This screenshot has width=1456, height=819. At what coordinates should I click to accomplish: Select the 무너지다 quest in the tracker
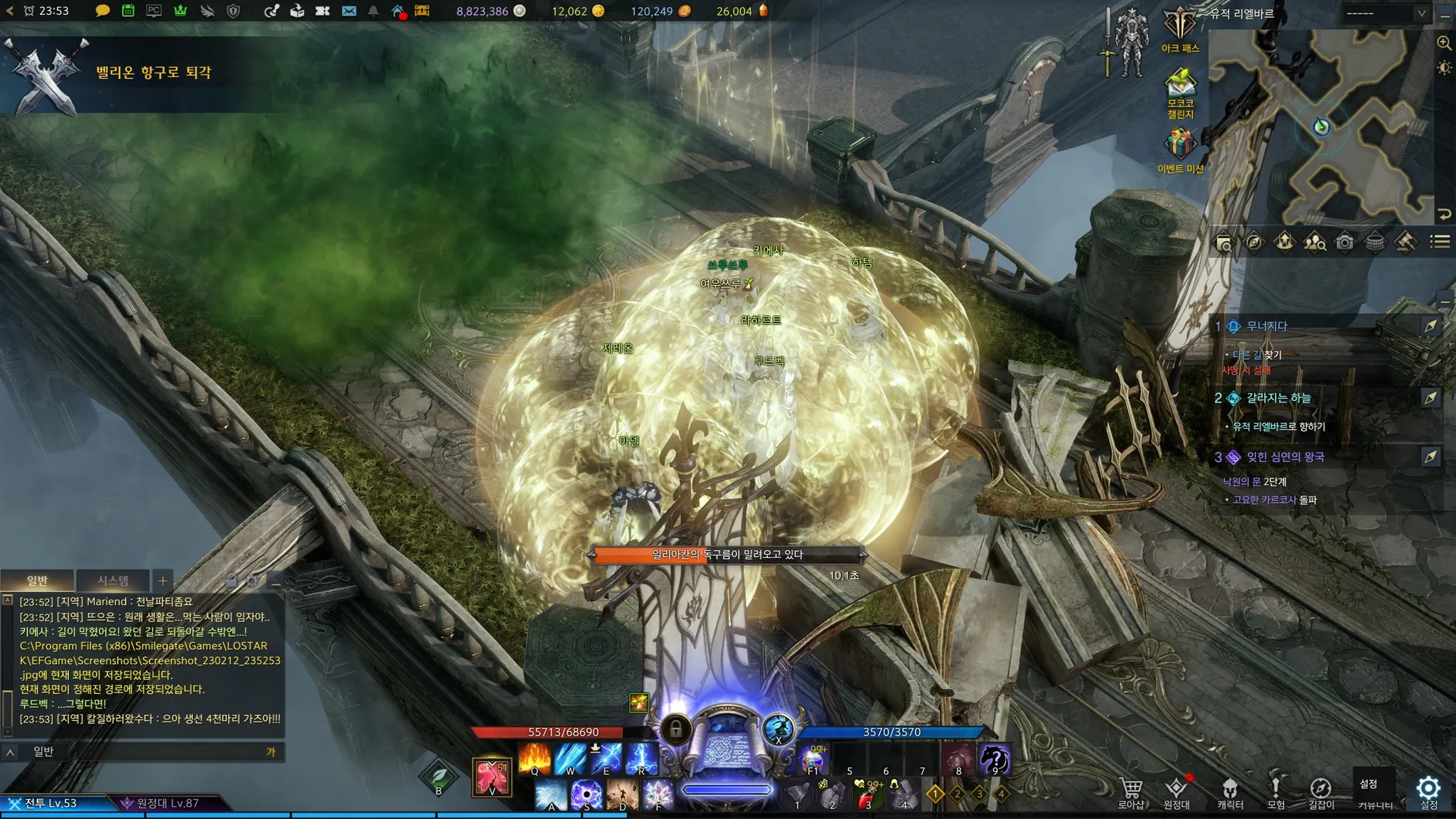[1267, 326]
